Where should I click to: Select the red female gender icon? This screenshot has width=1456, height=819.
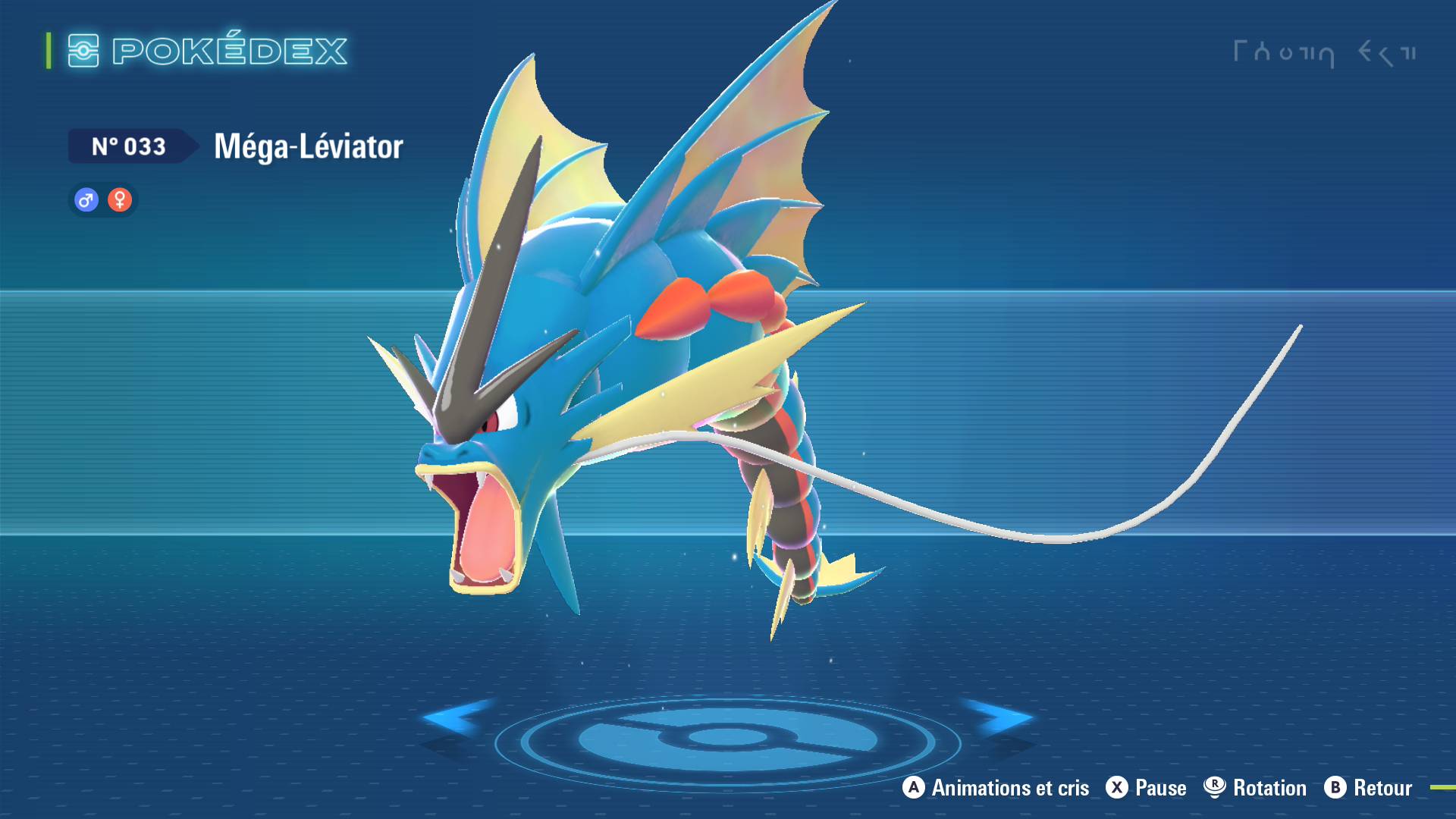(120, 200)
